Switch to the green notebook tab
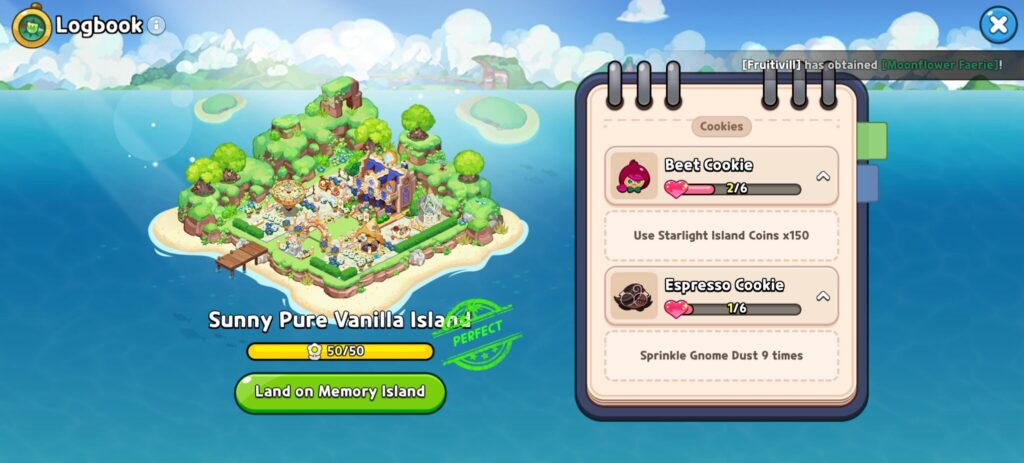Screen dimensions: 1024x463 click(872, 141)
